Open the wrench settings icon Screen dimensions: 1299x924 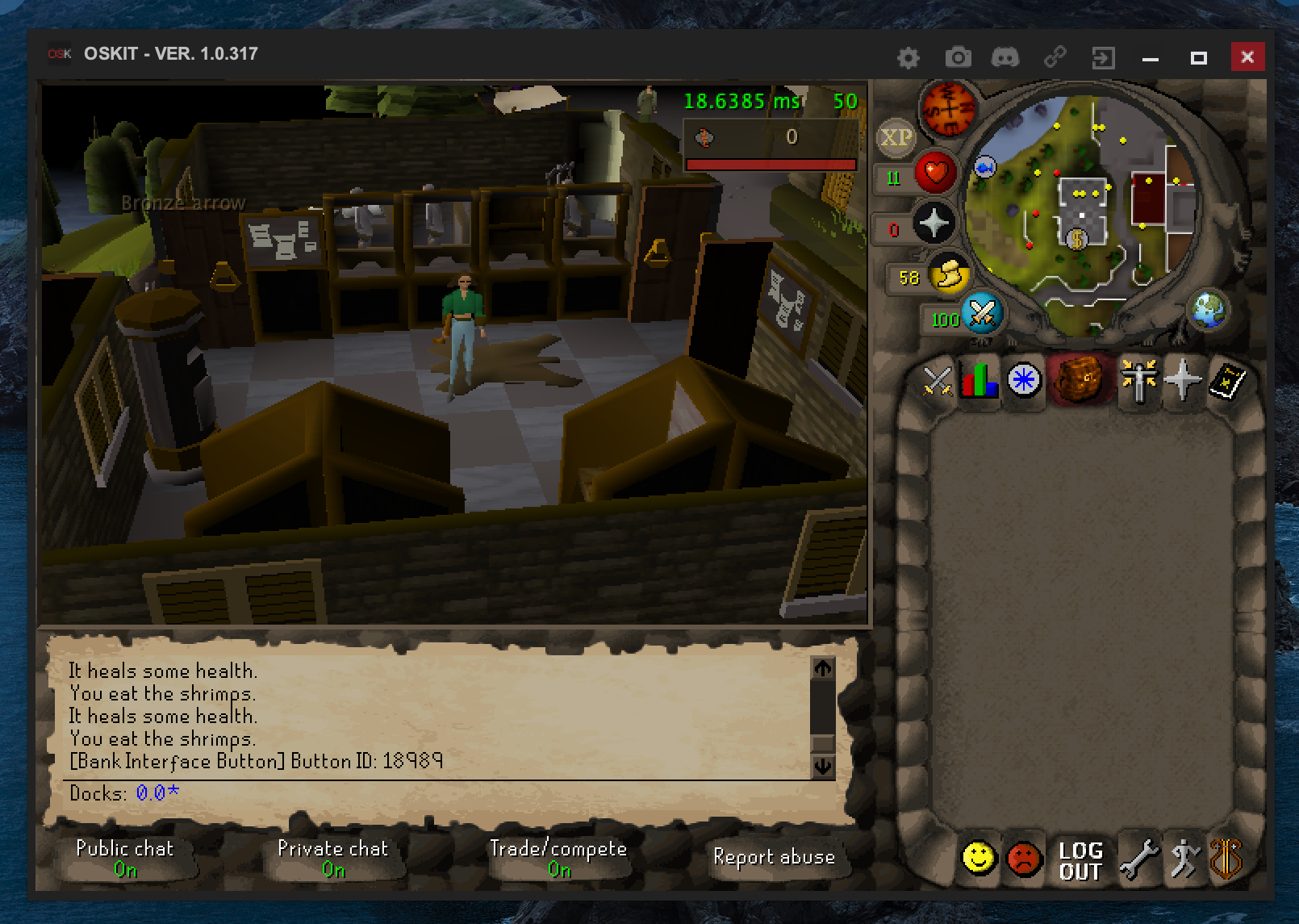click(1138, 858)
